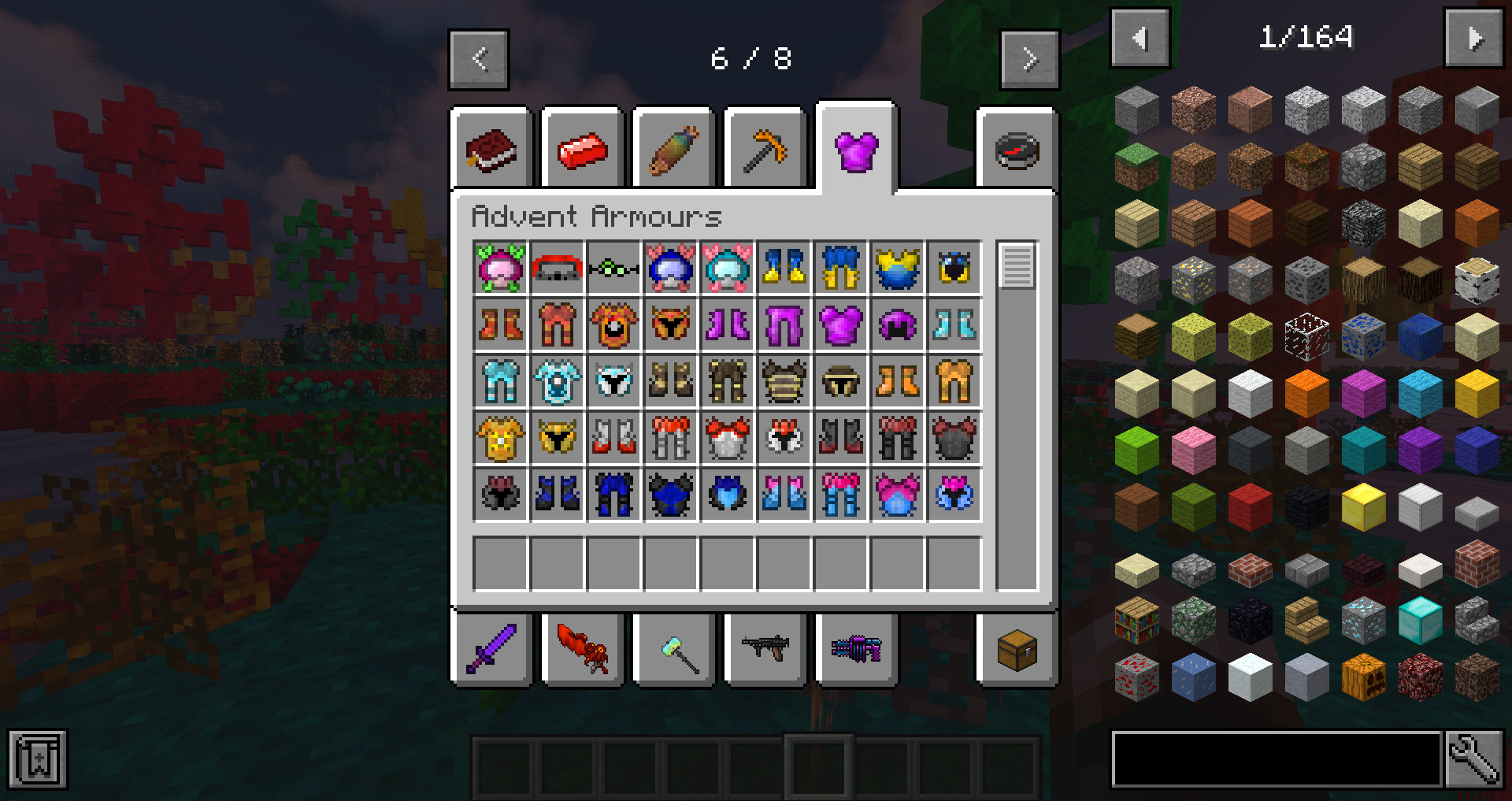Screen dimensions: 1512x801
Task: Open the Advent books tab
Action: (x=490, y=150)
